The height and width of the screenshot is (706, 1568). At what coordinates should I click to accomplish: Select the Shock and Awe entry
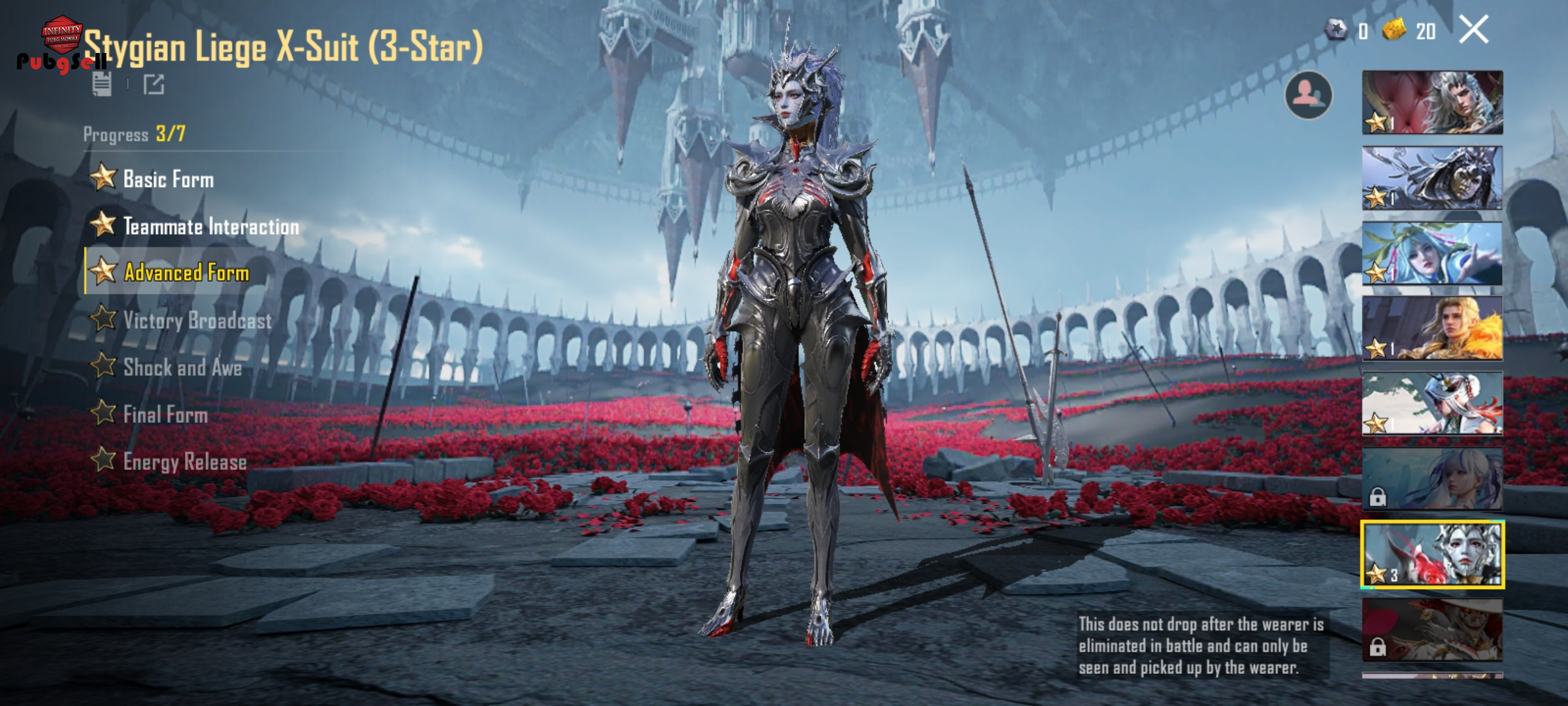(x=182, y=367)
